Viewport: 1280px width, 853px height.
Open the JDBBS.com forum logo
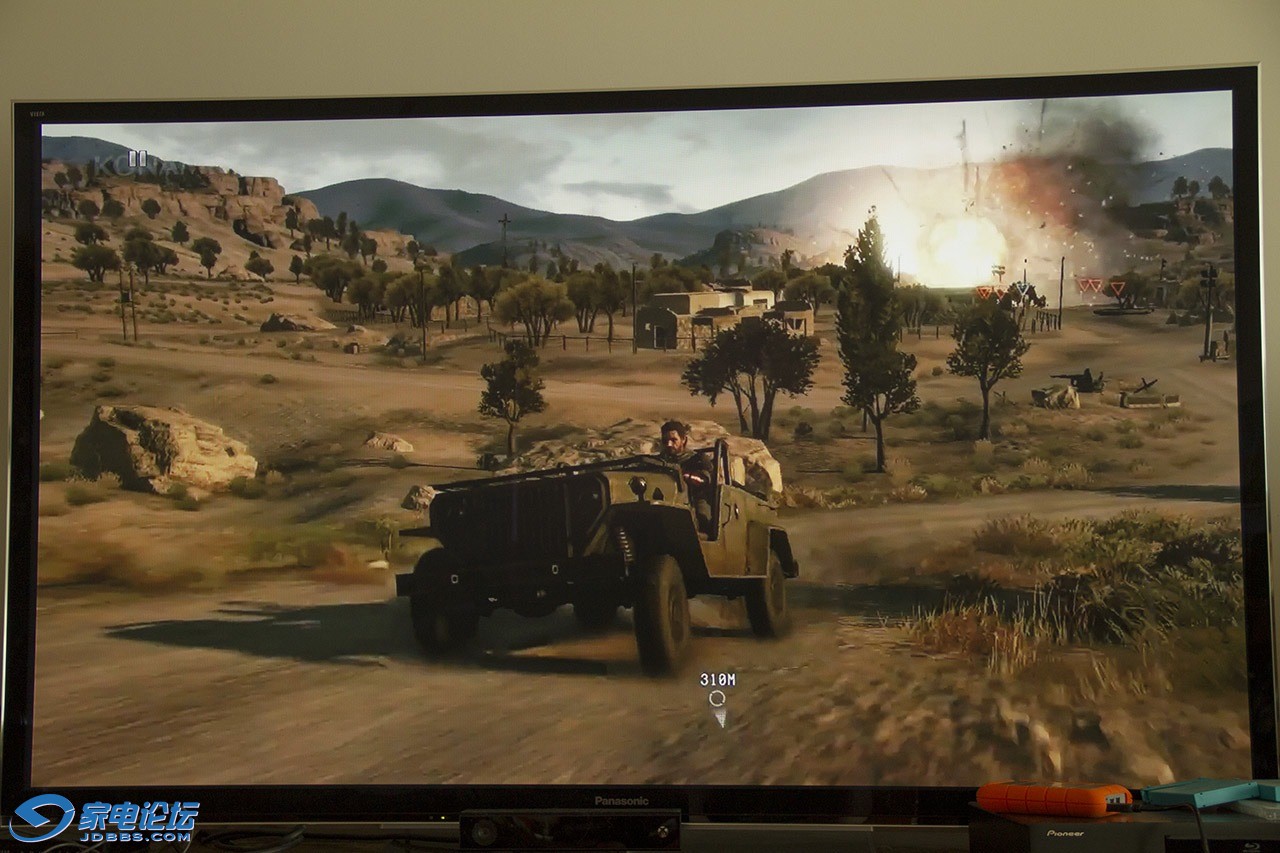[x=105, y=818]
